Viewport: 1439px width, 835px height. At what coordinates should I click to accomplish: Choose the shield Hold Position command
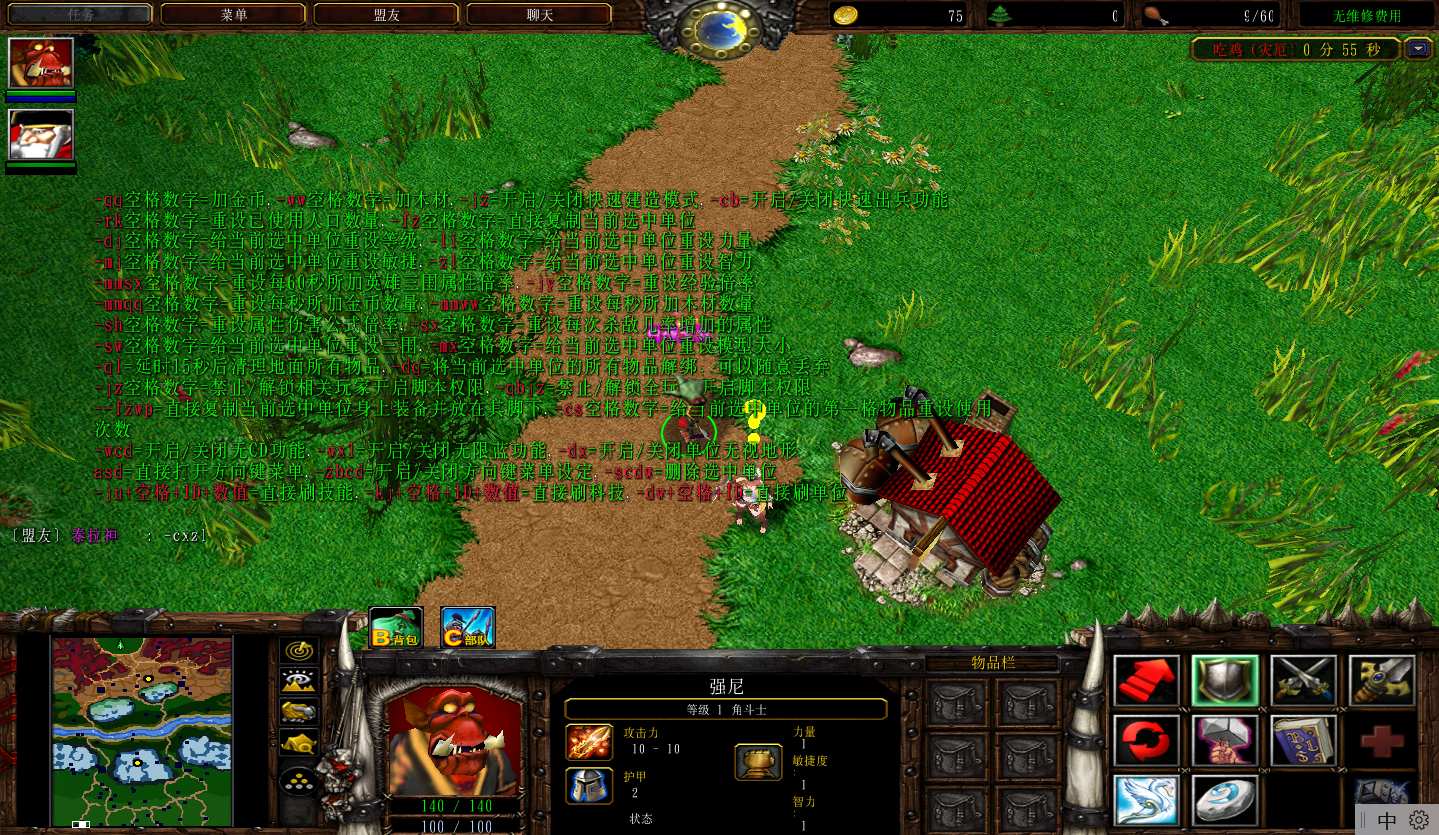(x=1225, y=681)
